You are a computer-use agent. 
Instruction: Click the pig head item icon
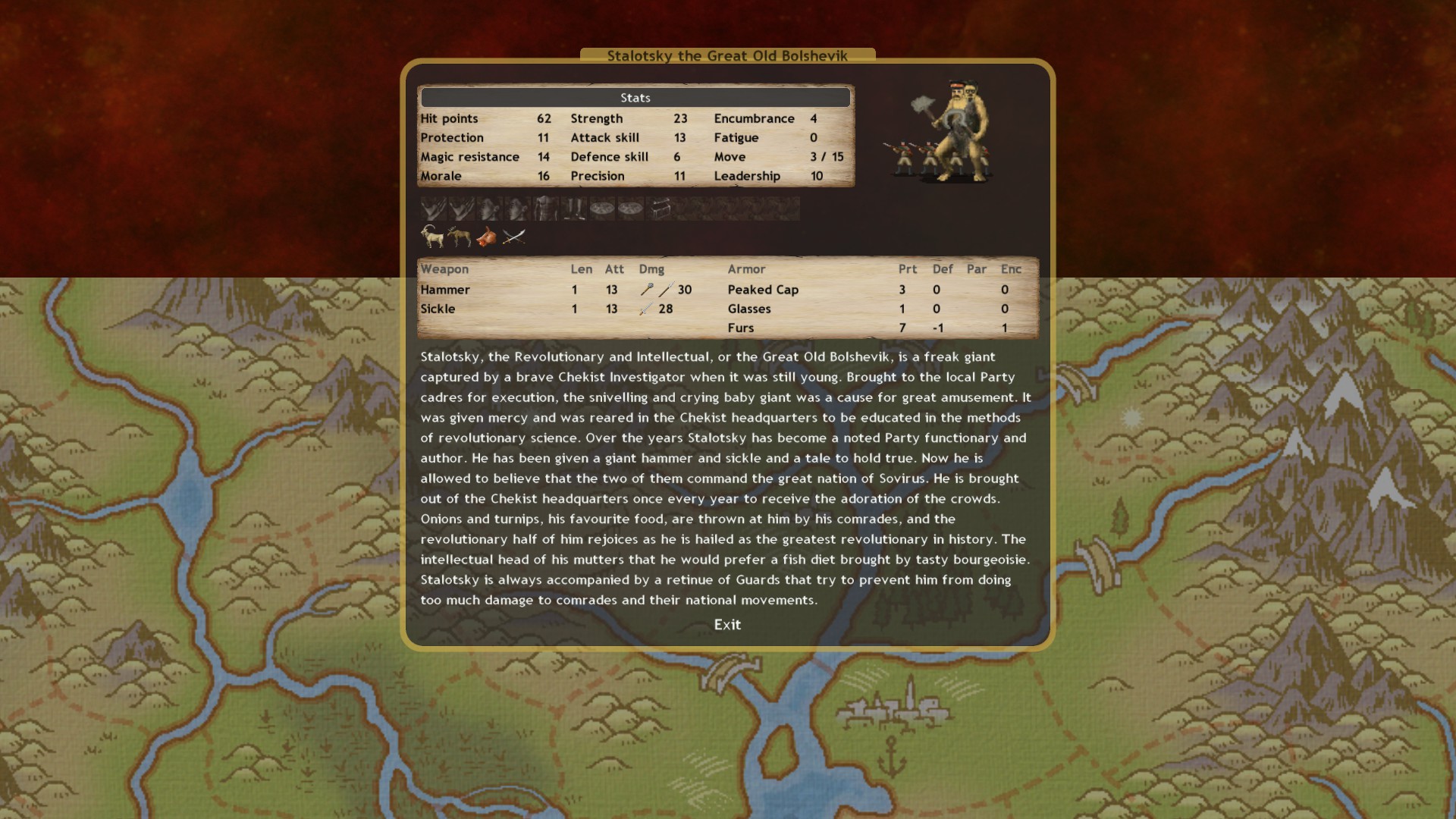pyautogui.click(x=488, y=237)
